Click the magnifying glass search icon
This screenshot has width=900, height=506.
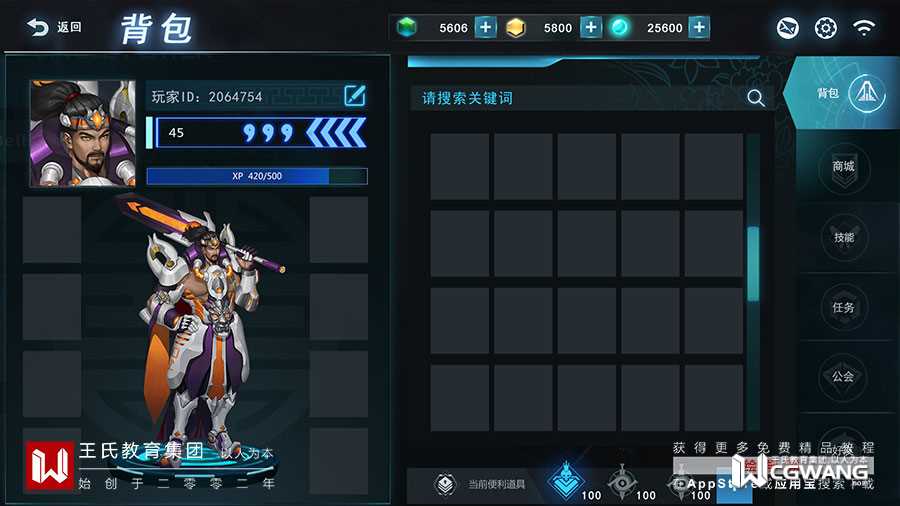[x=756, y=98]
